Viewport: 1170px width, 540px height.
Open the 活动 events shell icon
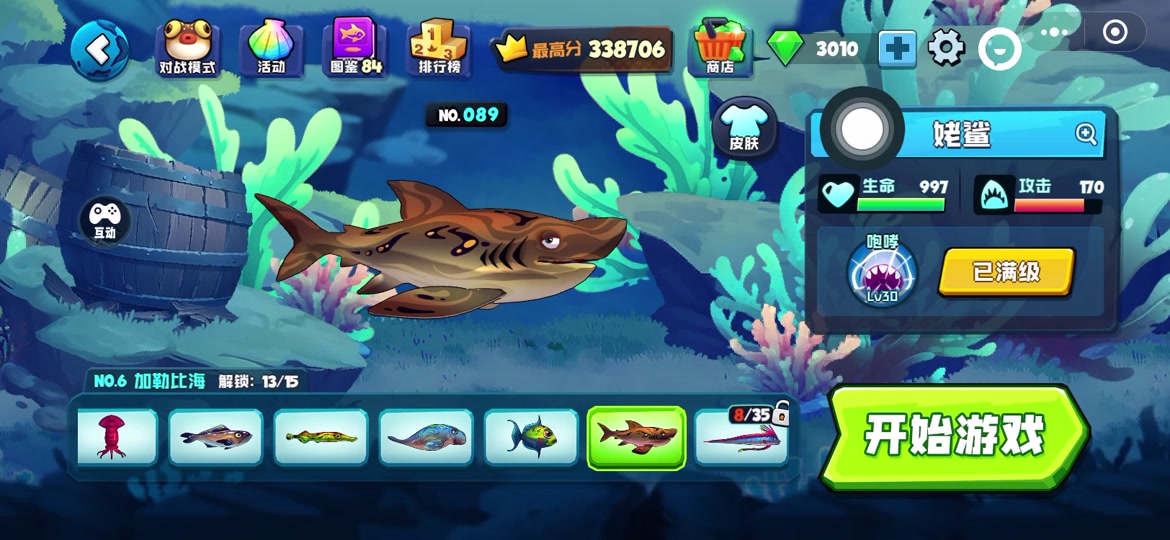(x=271, y=48)
